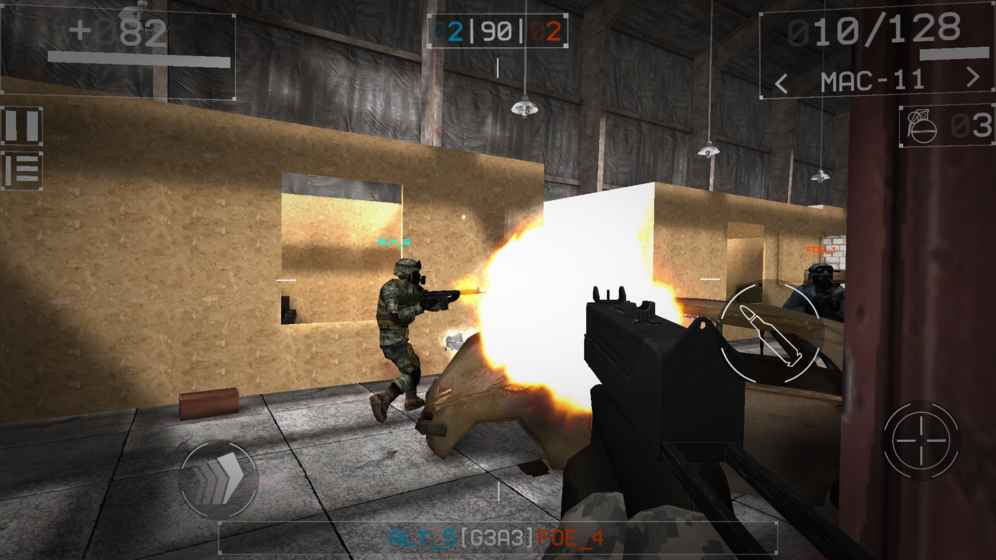Viewport: 996px width, 560px height.
Task: Throw a grenade using the grenade icon
Action: [x=921, y=127]
